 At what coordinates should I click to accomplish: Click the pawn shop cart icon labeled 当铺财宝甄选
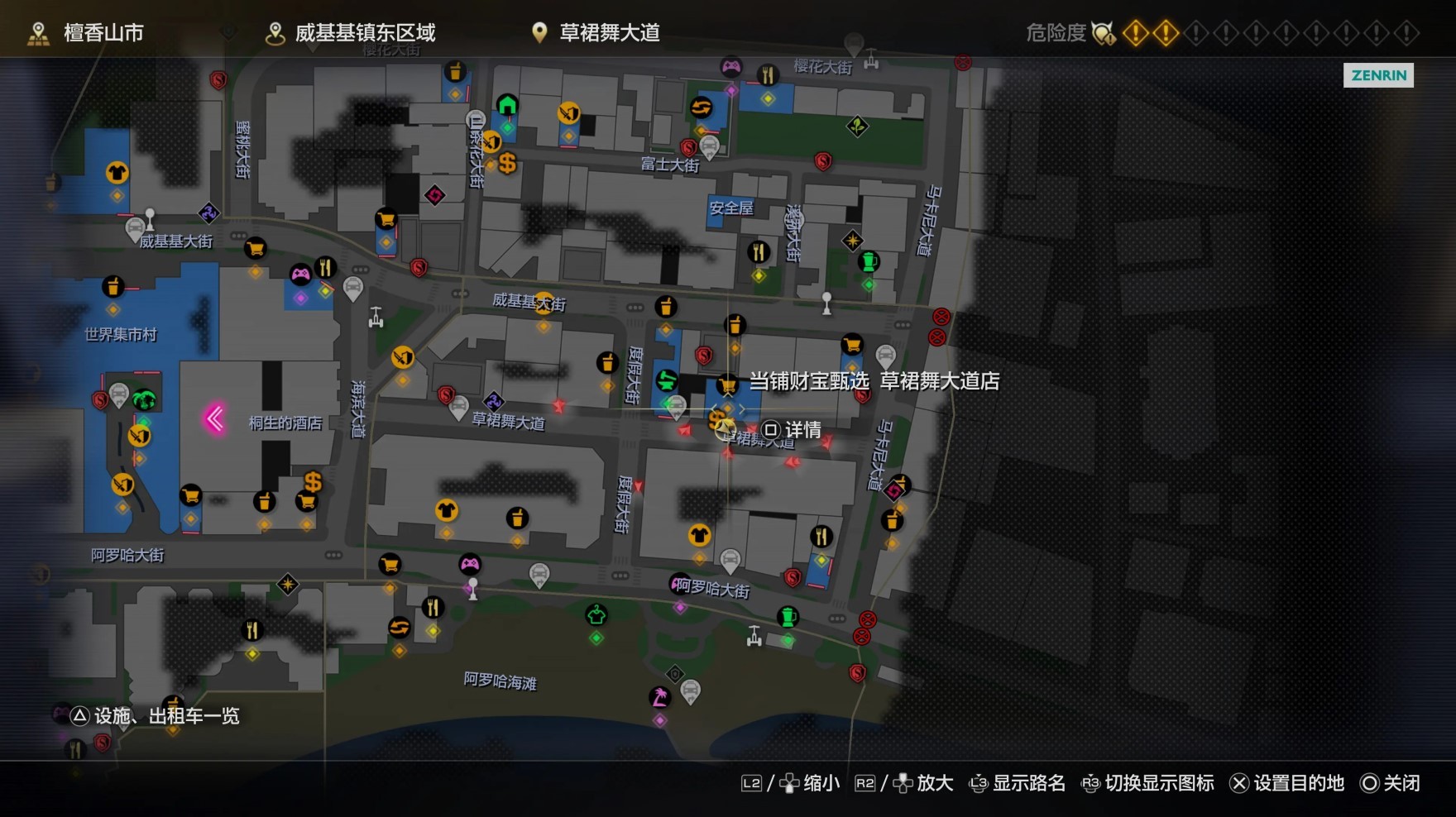[x=726, y=384]
